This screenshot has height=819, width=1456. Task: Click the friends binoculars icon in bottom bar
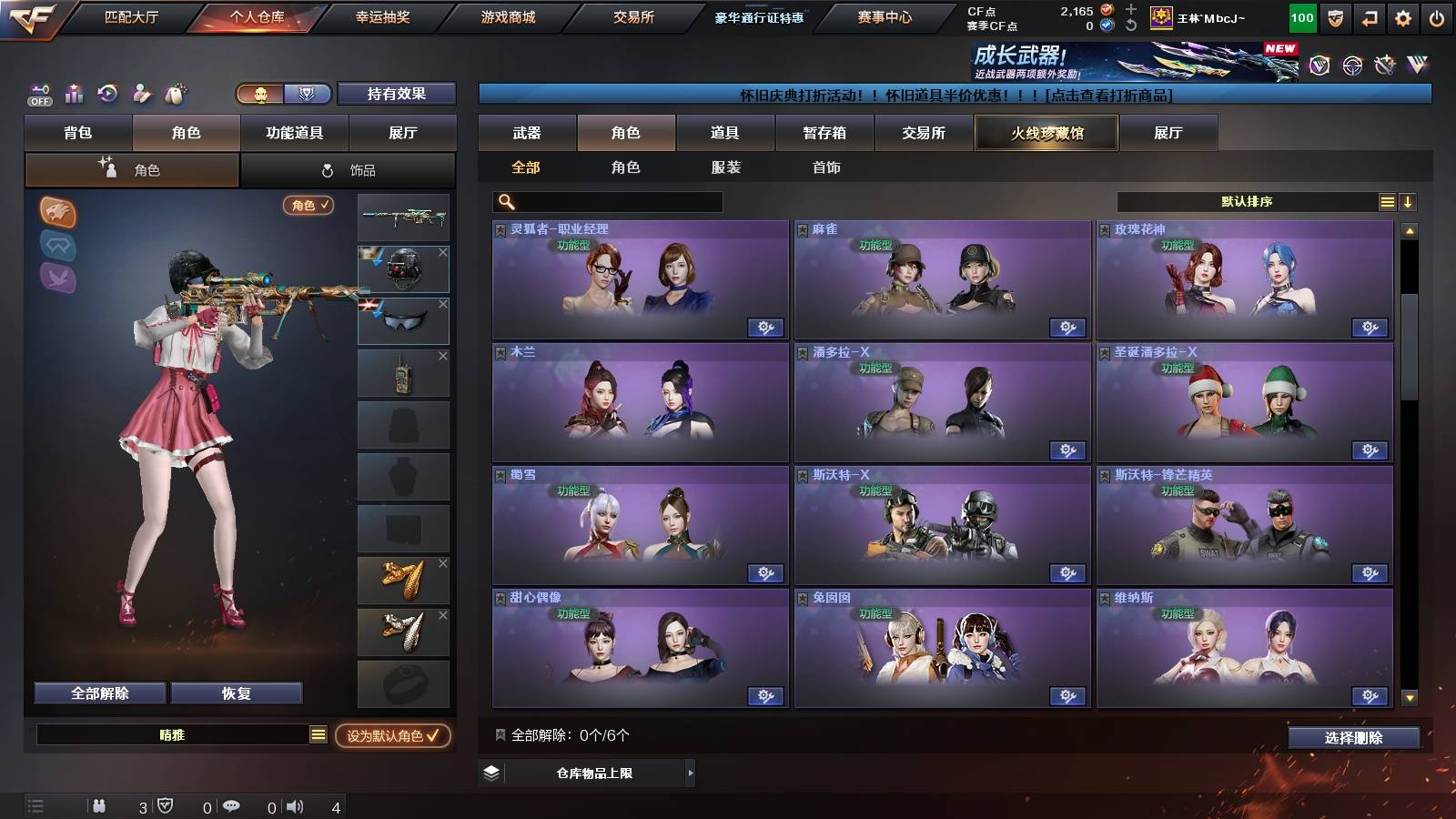(x=99, y=804)
